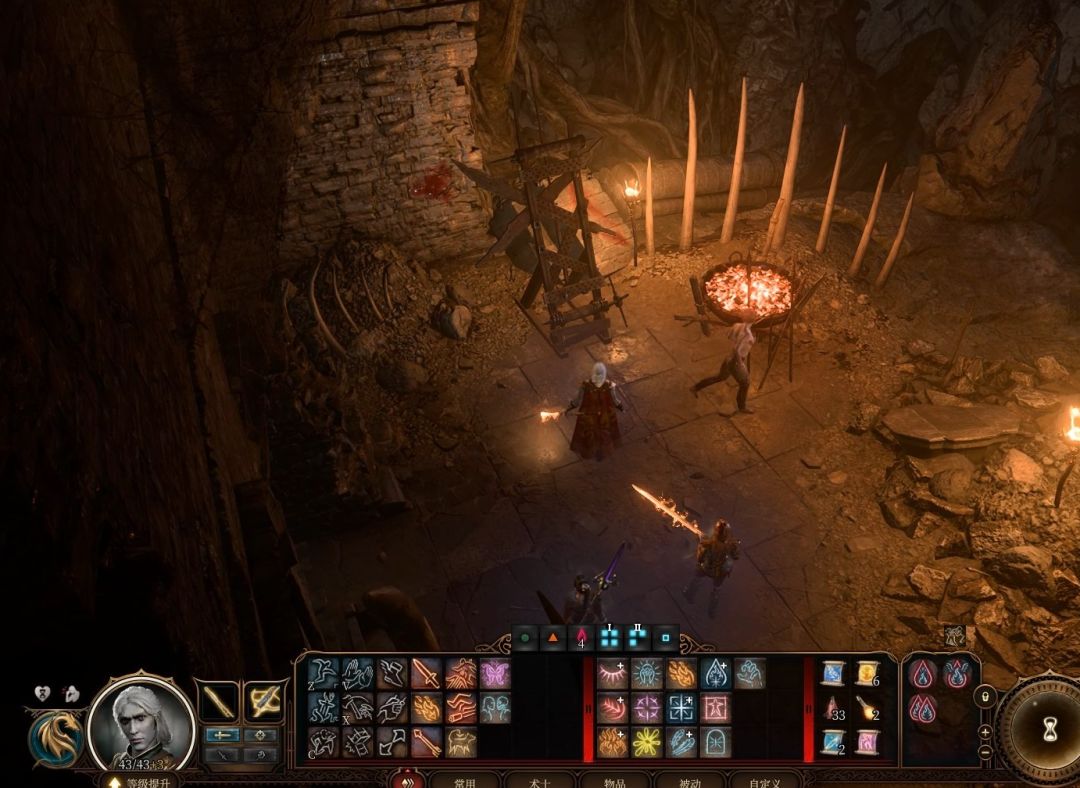Viewport: 1080px width, 788px height.
Task: Select the green circle action filter
Action: click(x=526, y=637)
